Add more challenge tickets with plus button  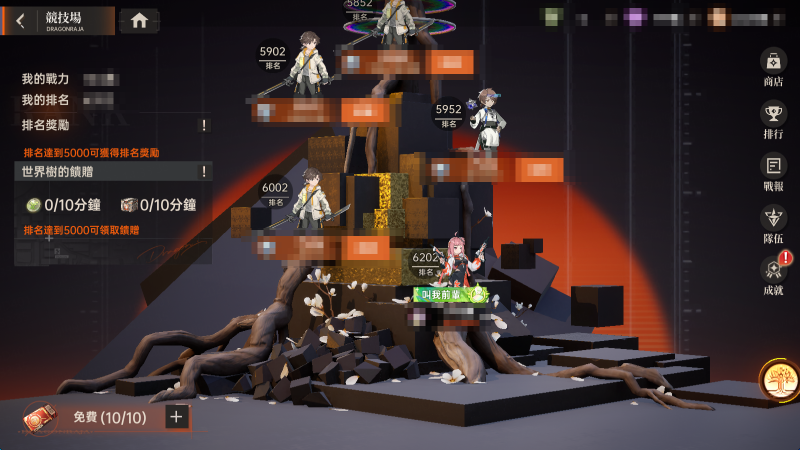click(x=177, y=417)
